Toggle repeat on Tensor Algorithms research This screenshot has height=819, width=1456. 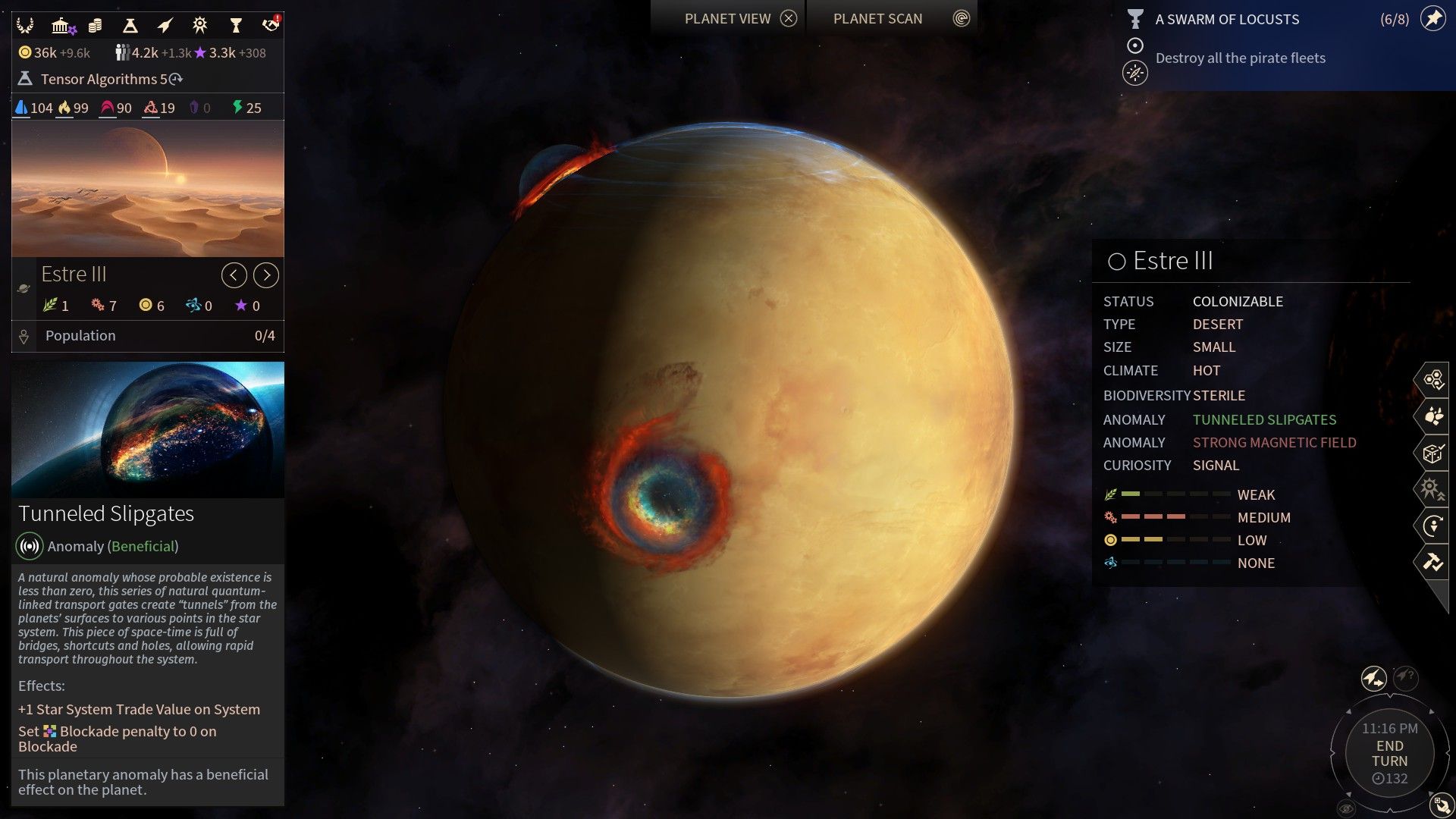(174, 79)
